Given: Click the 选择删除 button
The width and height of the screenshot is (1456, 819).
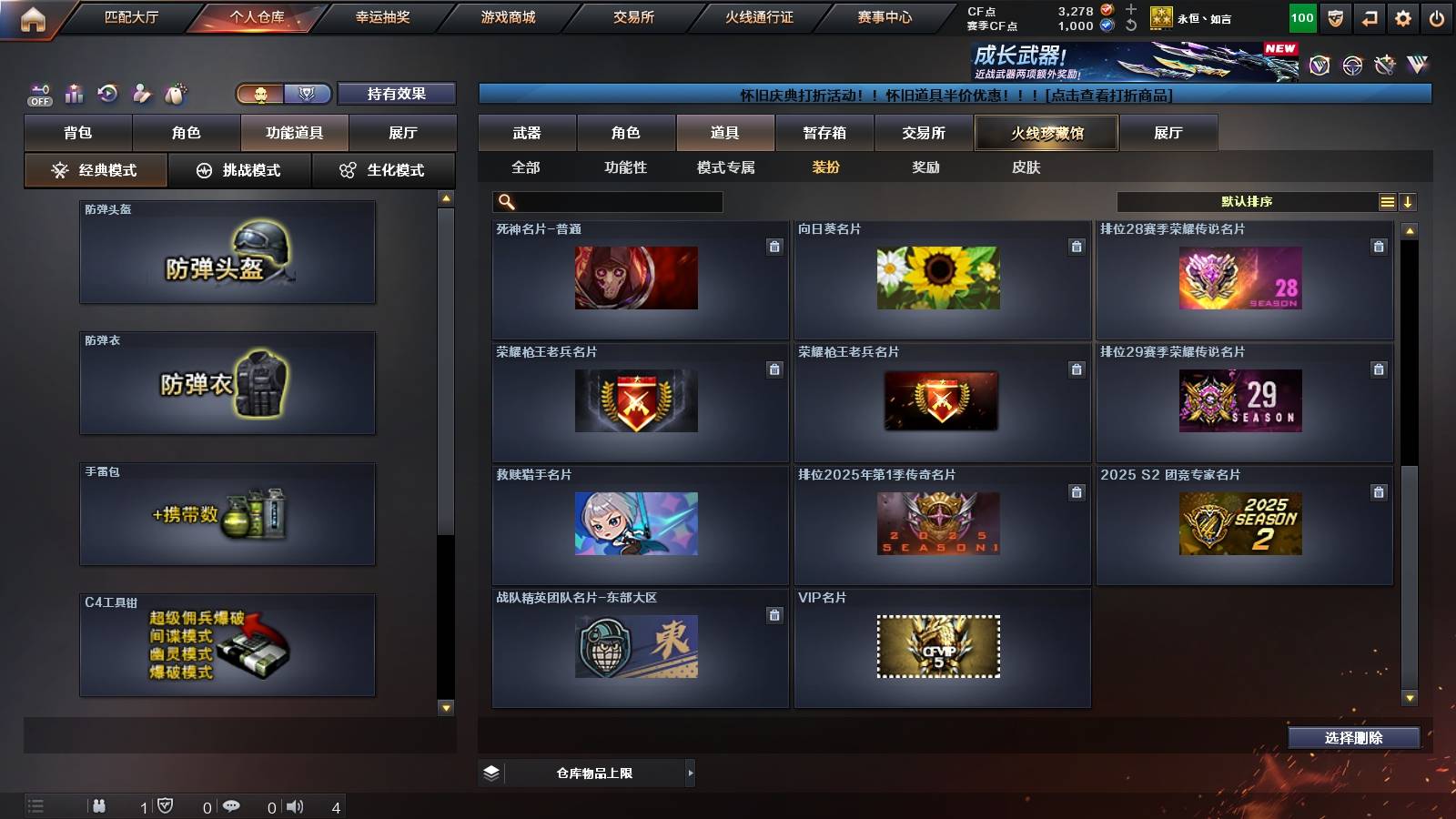Looking at the screenshot, I should click(x=1353, y=738).
